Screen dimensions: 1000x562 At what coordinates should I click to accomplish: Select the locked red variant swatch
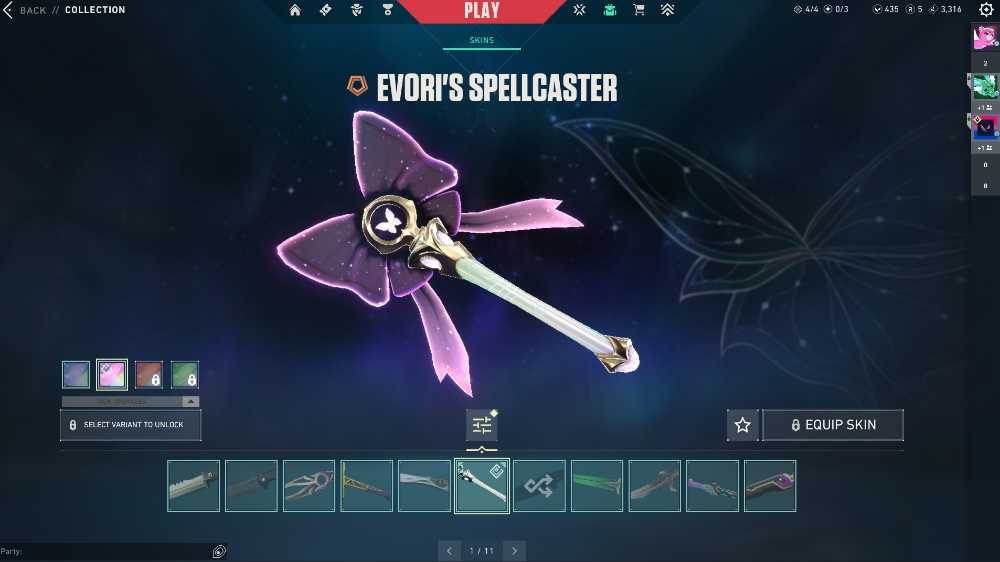coord(148,375)
